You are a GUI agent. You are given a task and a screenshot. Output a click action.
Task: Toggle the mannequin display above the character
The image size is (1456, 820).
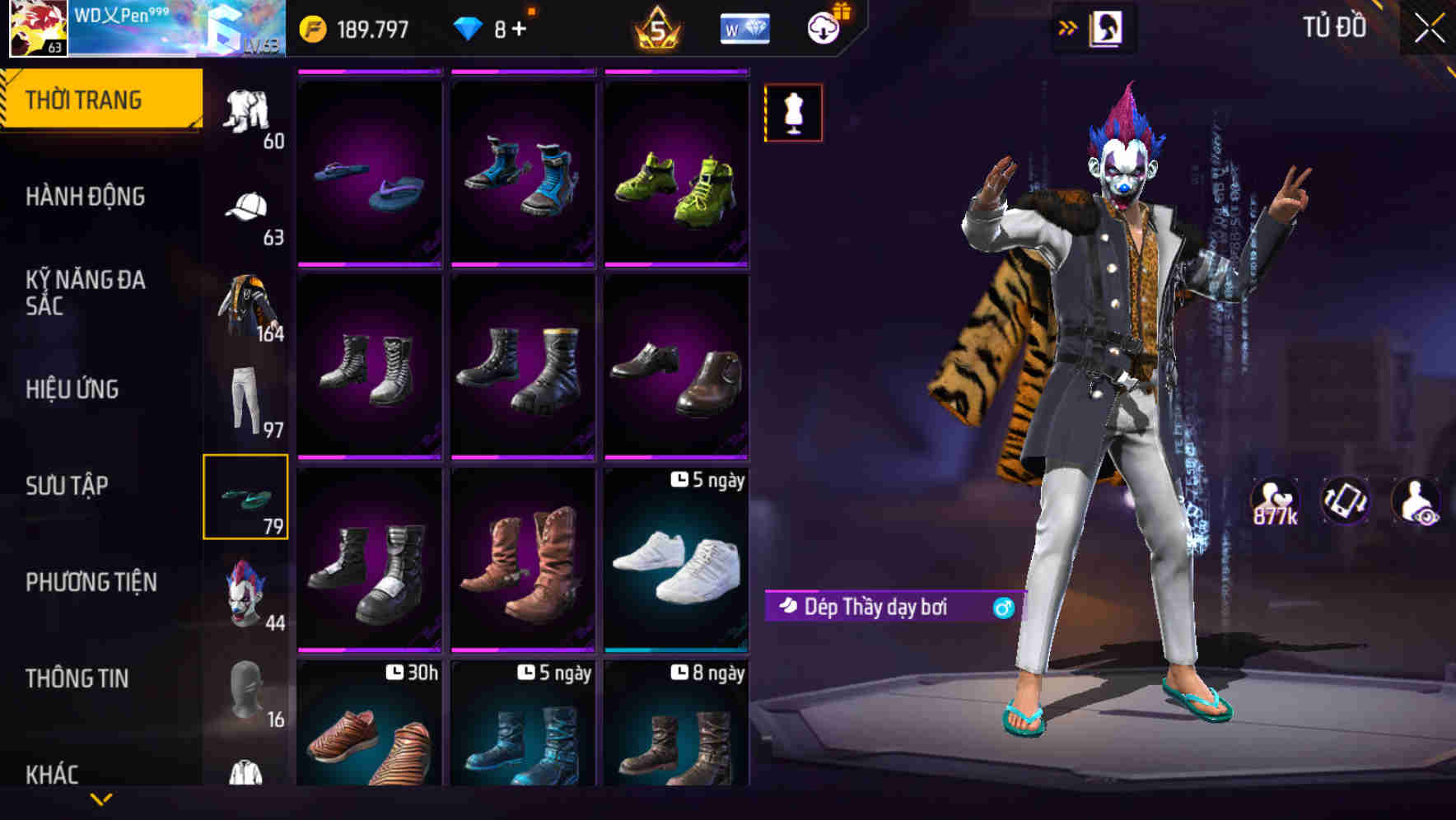click(x=793, y=112)
